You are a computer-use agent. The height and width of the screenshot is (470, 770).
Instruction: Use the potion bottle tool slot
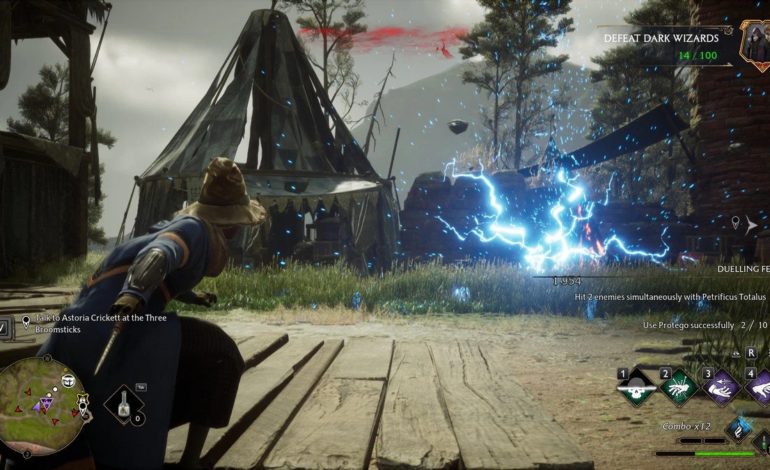(x=123, y=403)
